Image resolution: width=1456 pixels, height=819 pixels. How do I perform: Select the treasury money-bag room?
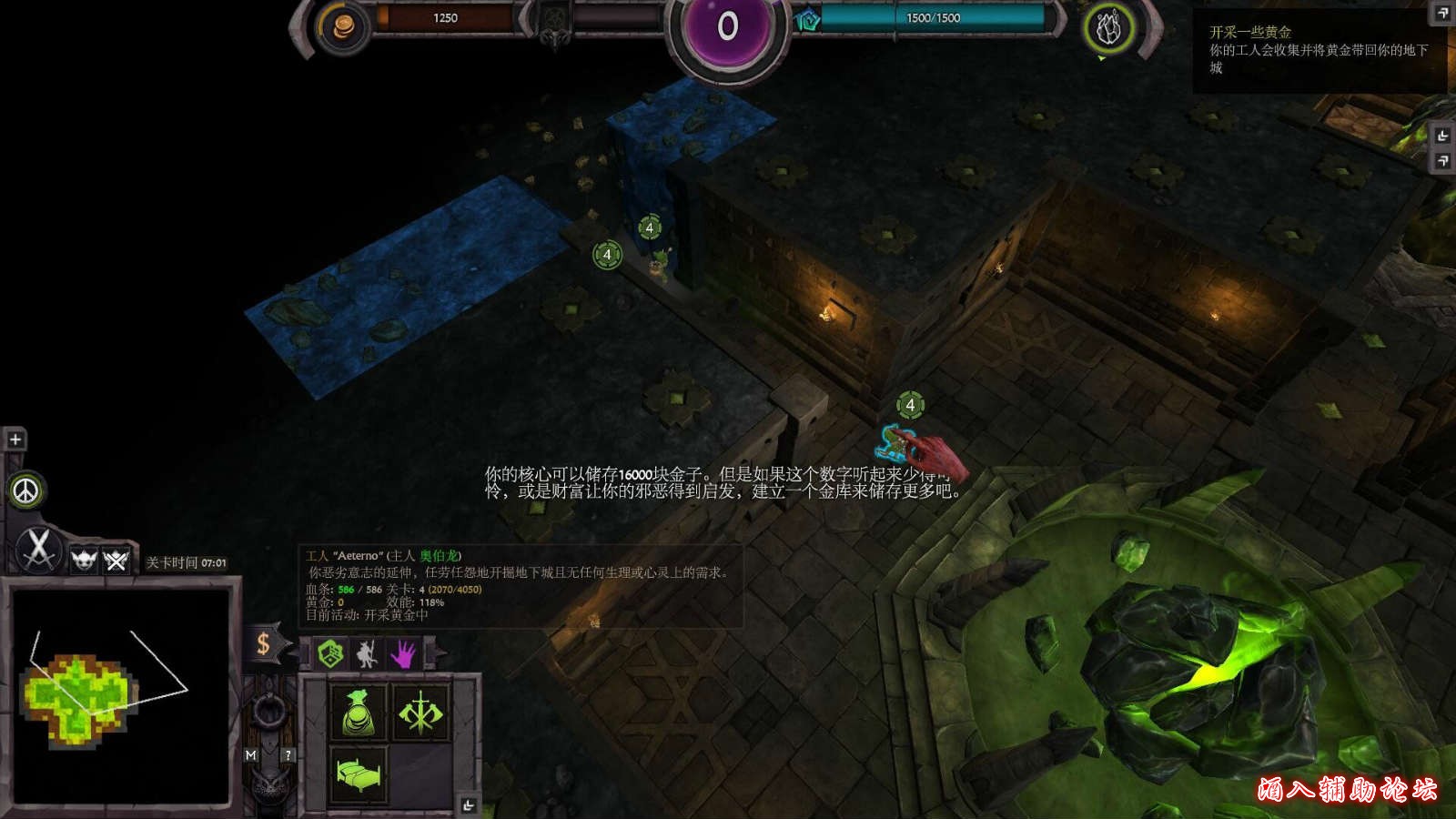[x=359, y=712]
